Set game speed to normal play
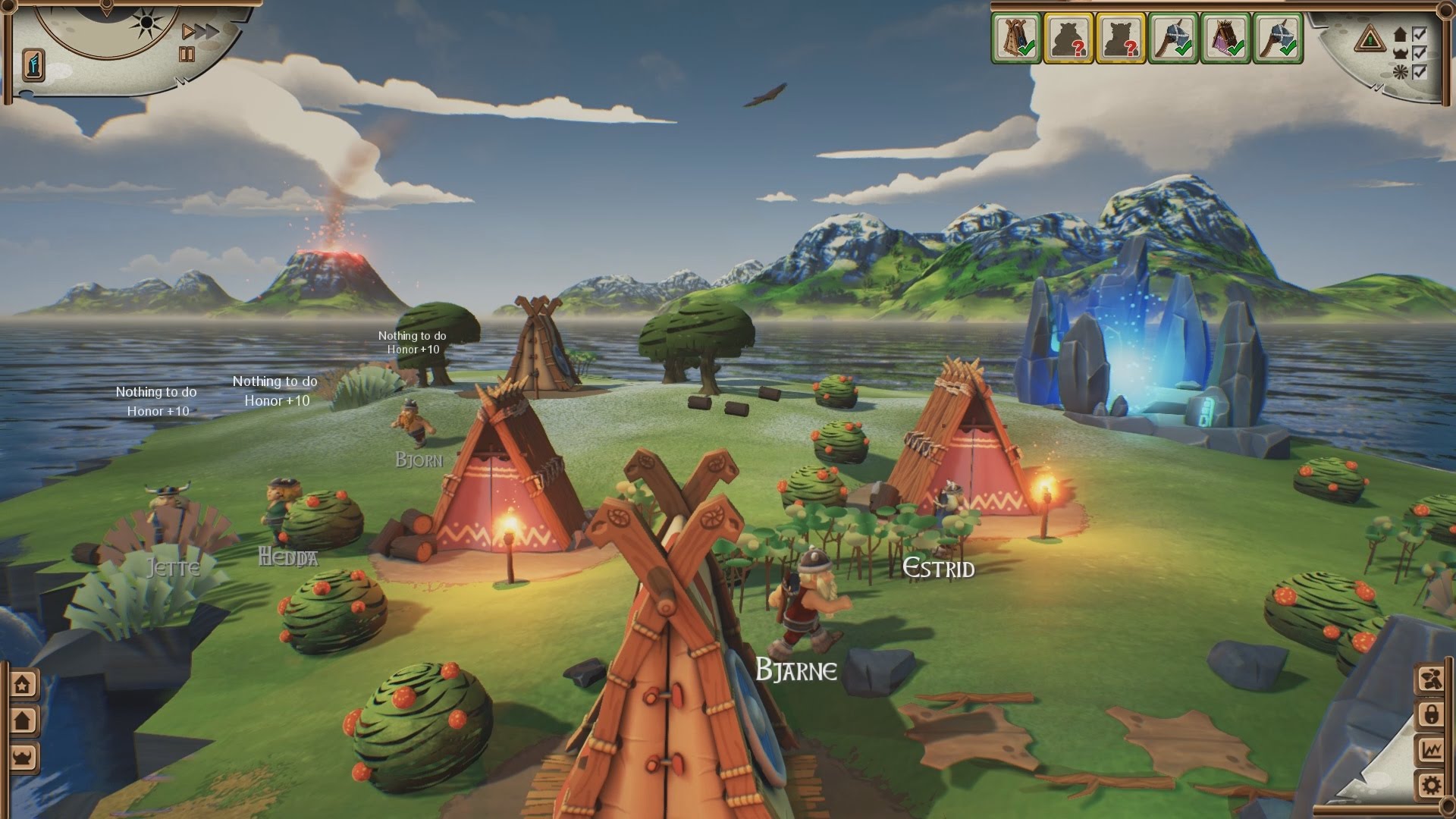The image size is (1456, 819). coord(189,32)
